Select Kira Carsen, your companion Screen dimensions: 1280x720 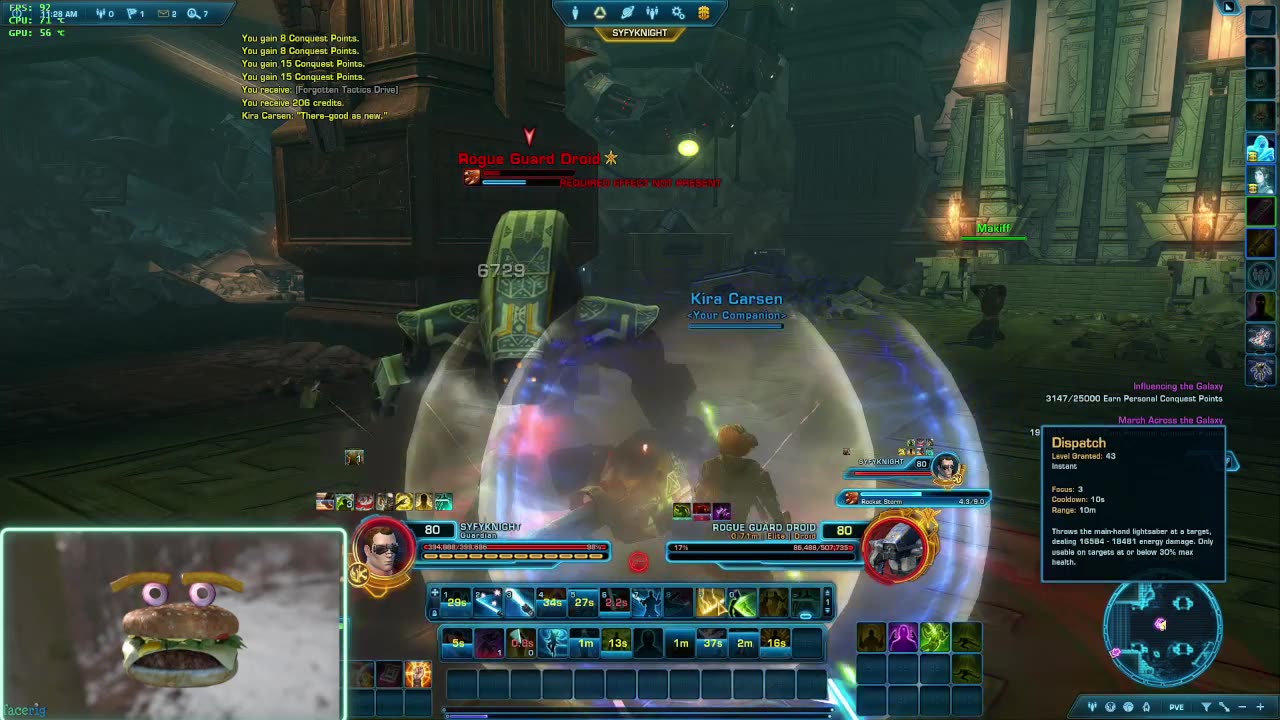point(737,298)
